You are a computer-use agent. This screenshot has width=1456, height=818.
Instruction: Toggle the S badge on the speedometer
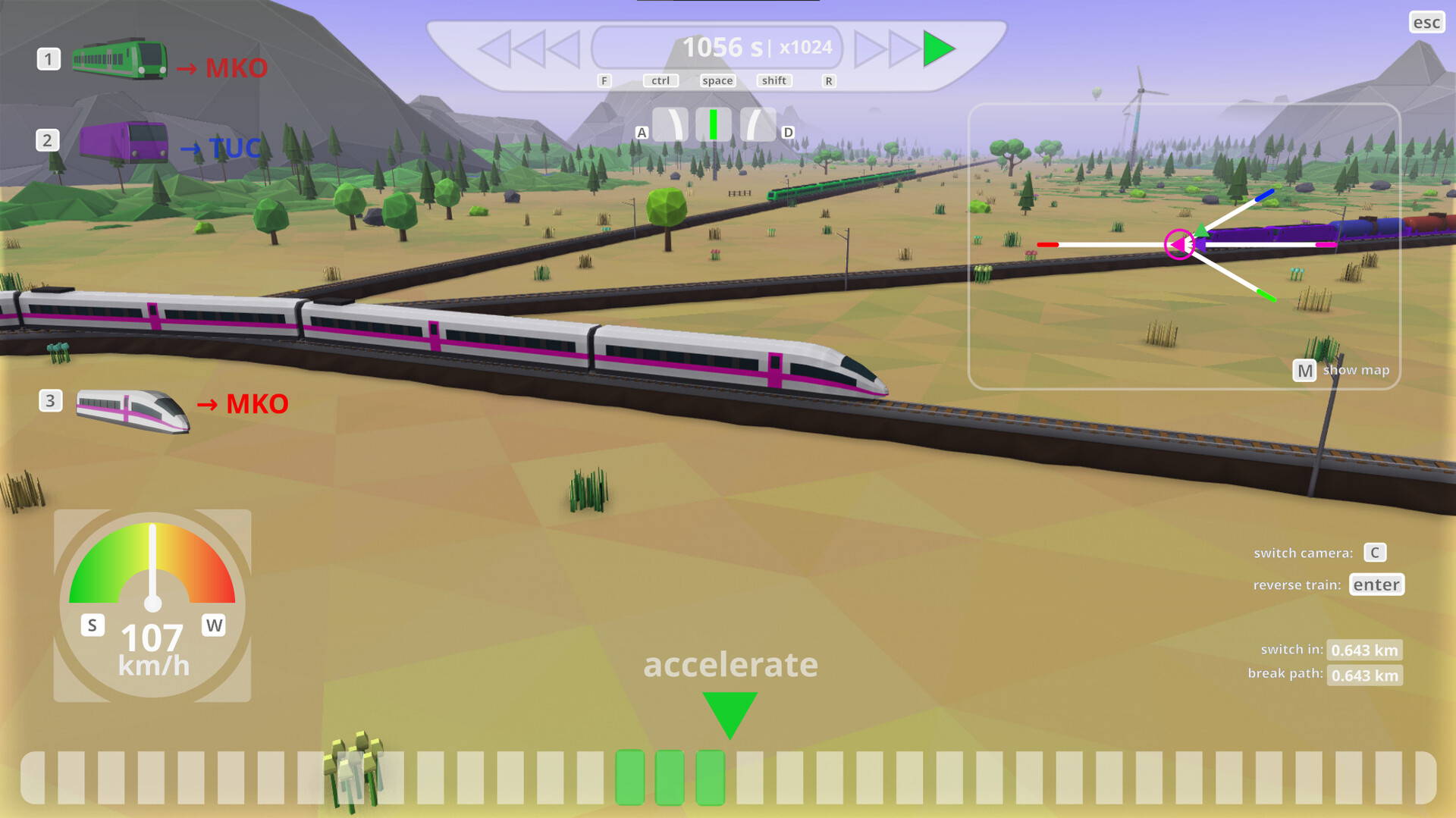pos(91,625)
